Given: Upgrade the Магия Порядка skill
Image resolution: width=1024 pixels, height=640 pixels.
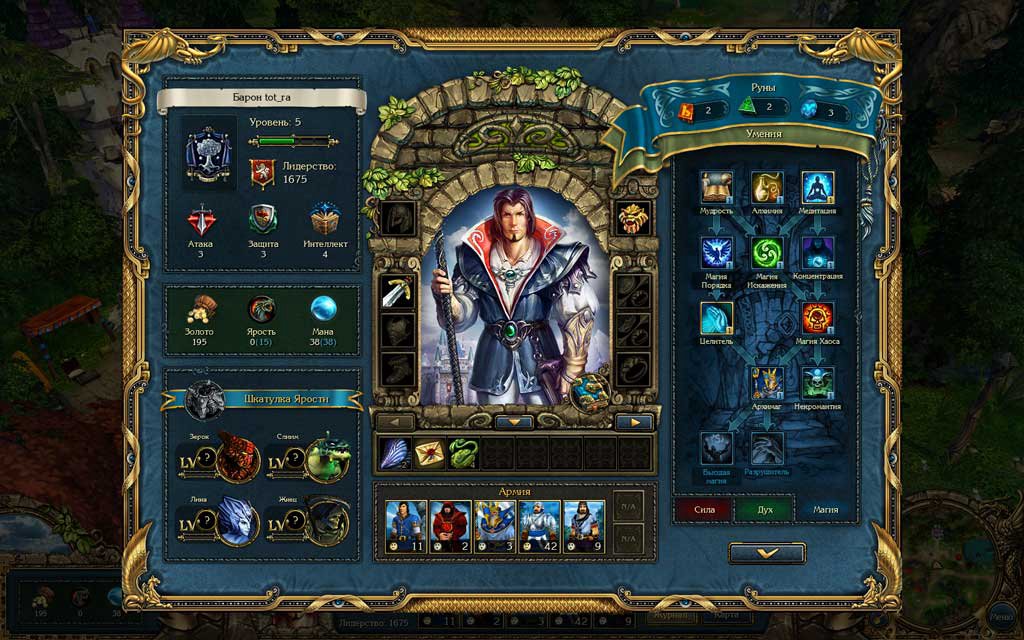Looking at the screenshot, I should 716,252.
